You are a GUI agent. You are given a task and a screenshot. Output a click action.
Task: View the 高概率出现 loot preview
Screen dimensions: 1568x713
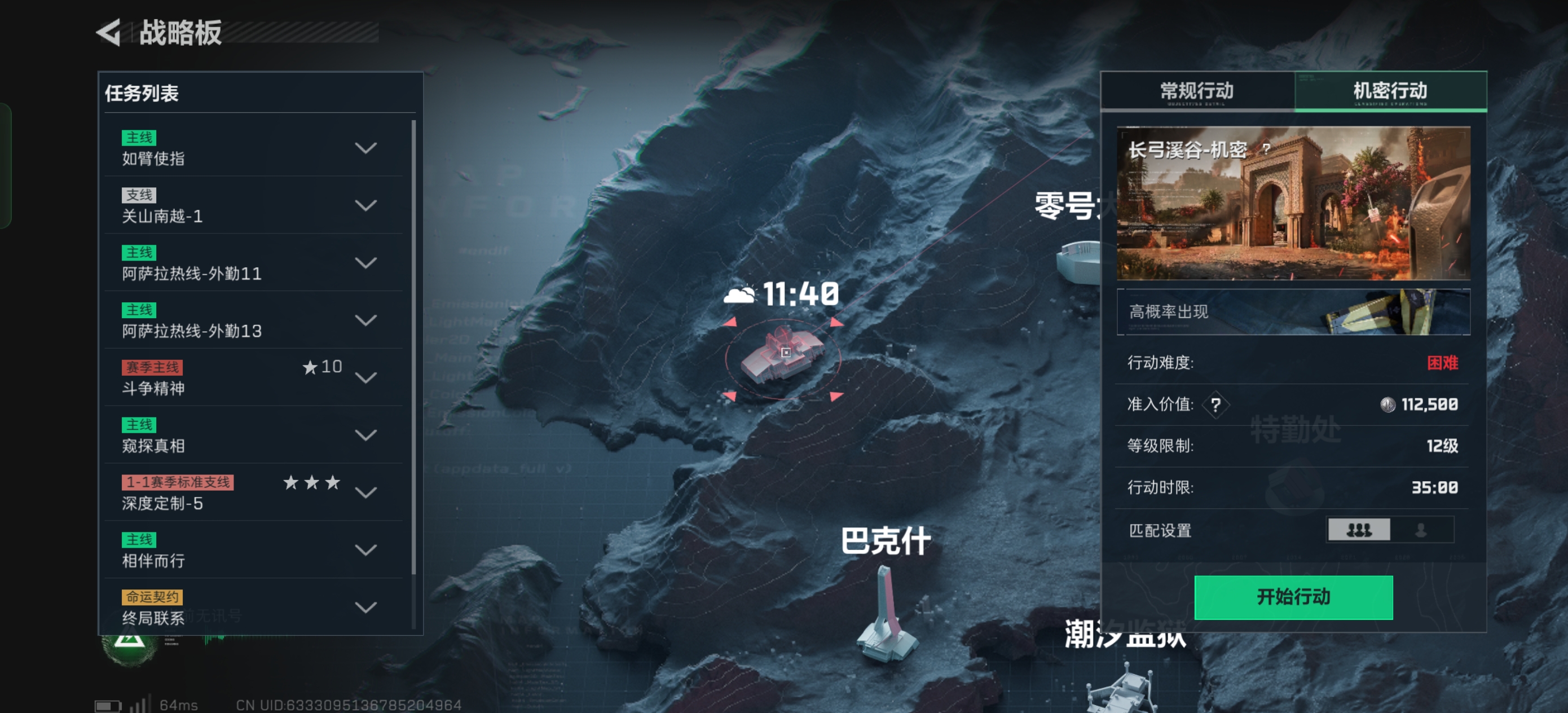tap(1293, 313)
